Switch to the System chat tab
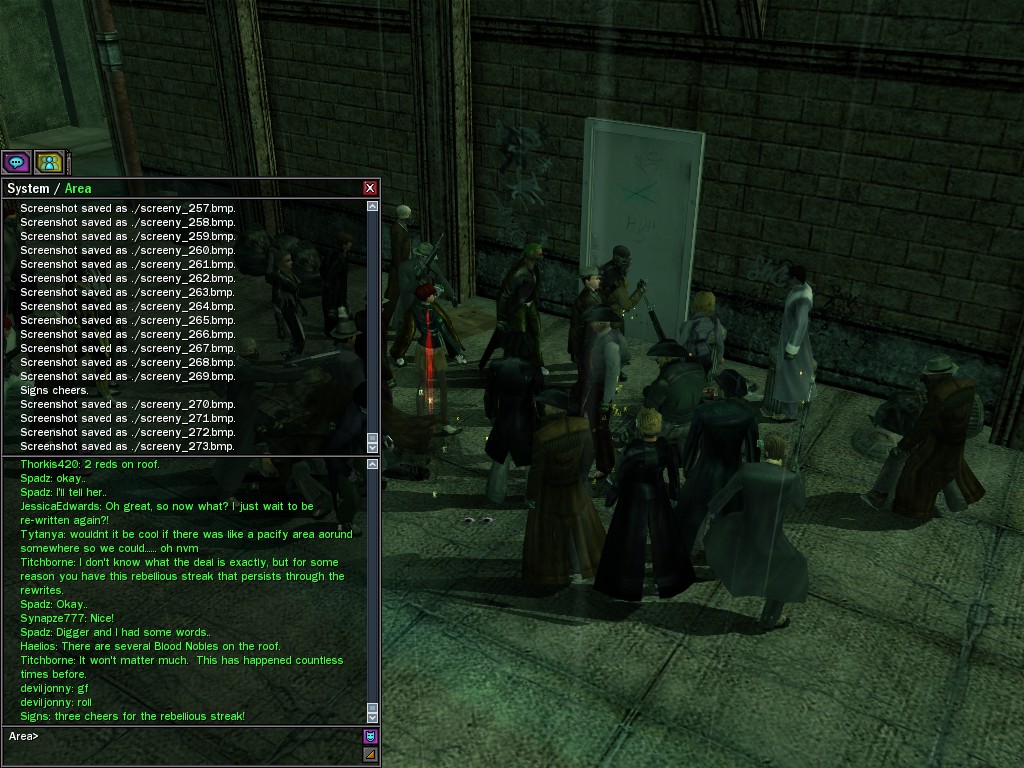 (28, 188)
